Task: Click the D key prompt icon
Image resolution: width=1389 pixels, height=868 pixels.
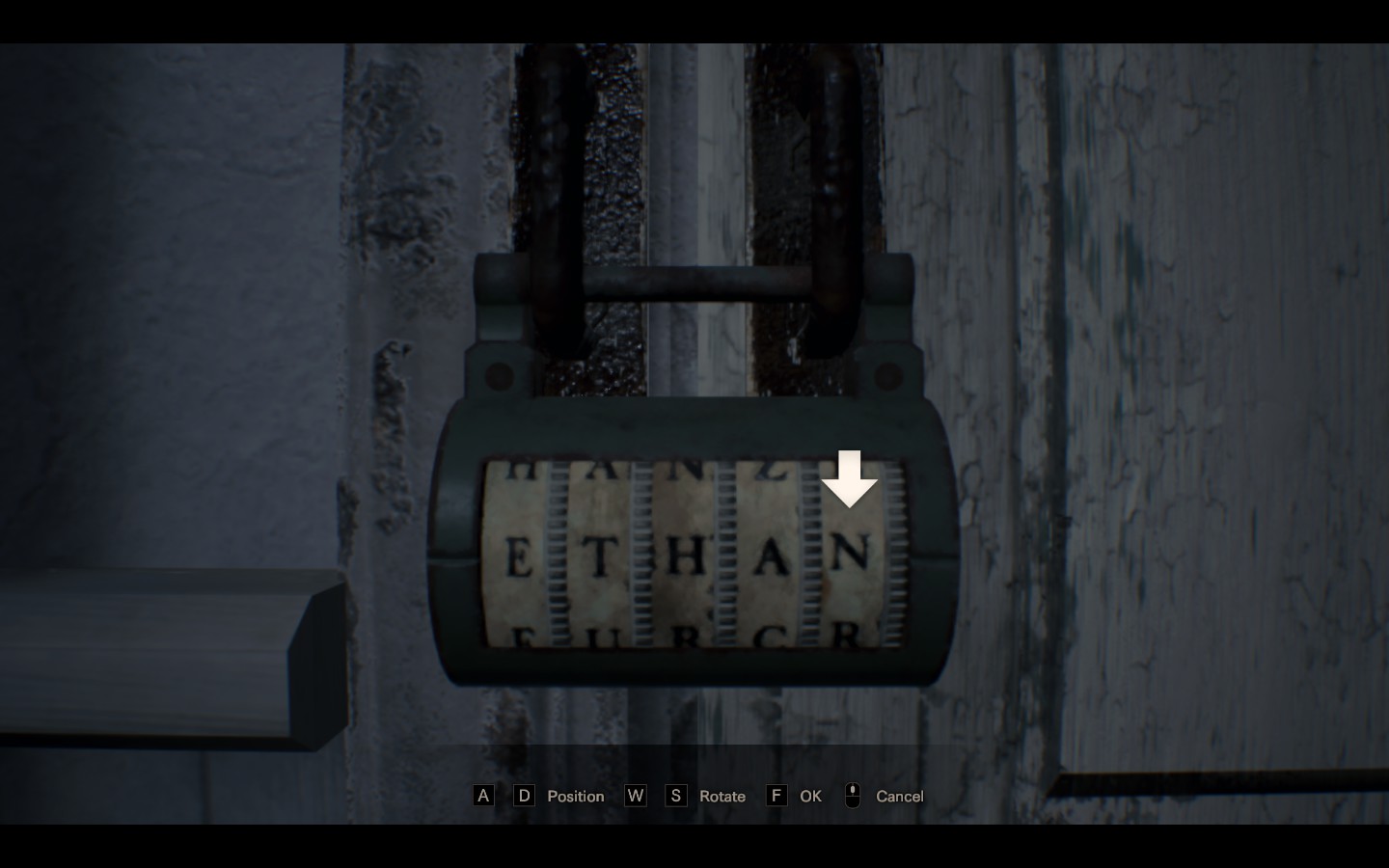Action: click(524, 796)
